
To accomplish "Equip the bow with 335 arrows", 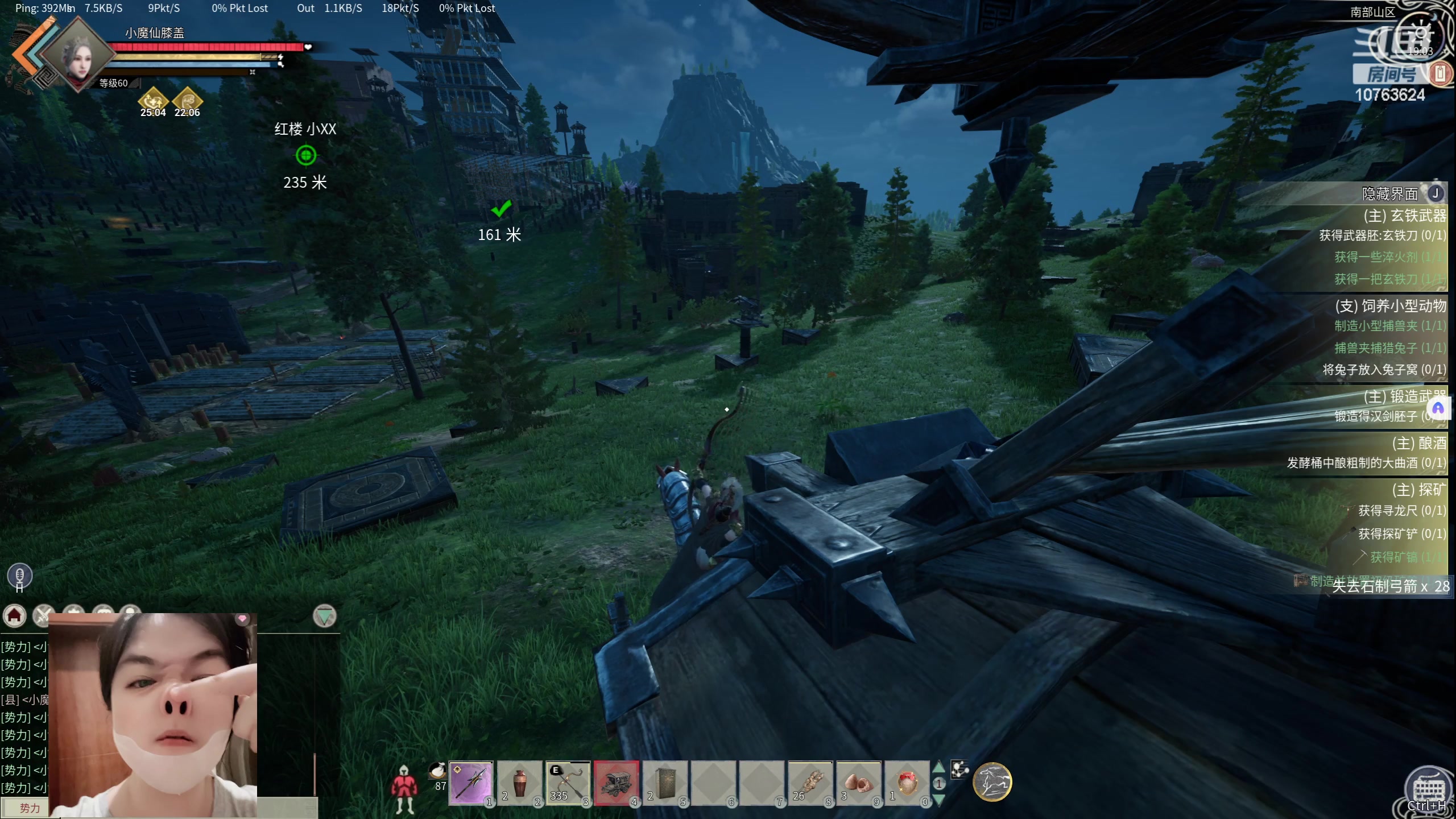I will pos(568,783).
